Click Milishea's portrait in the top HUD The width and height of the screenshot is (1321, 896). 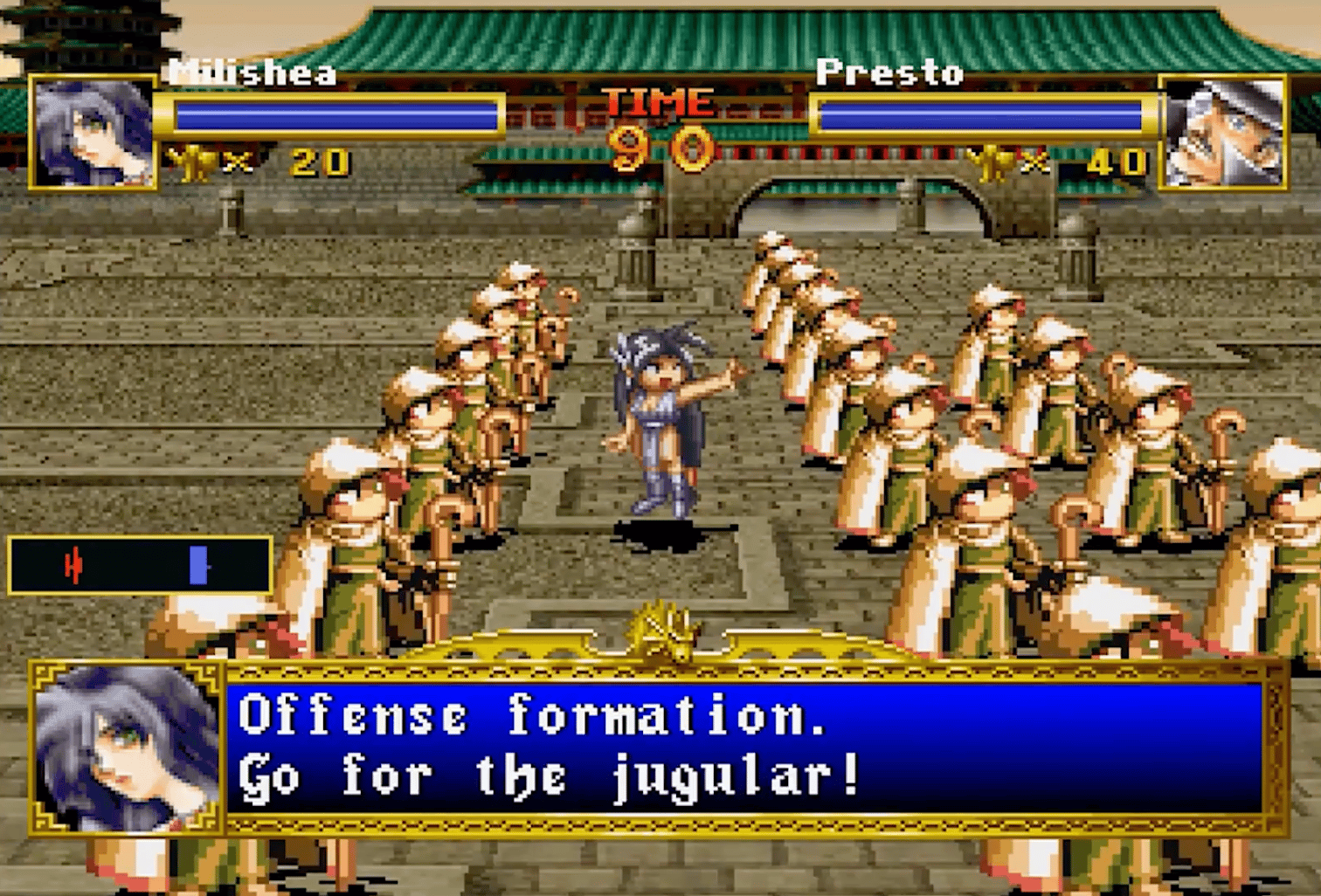tap(93, 132)
